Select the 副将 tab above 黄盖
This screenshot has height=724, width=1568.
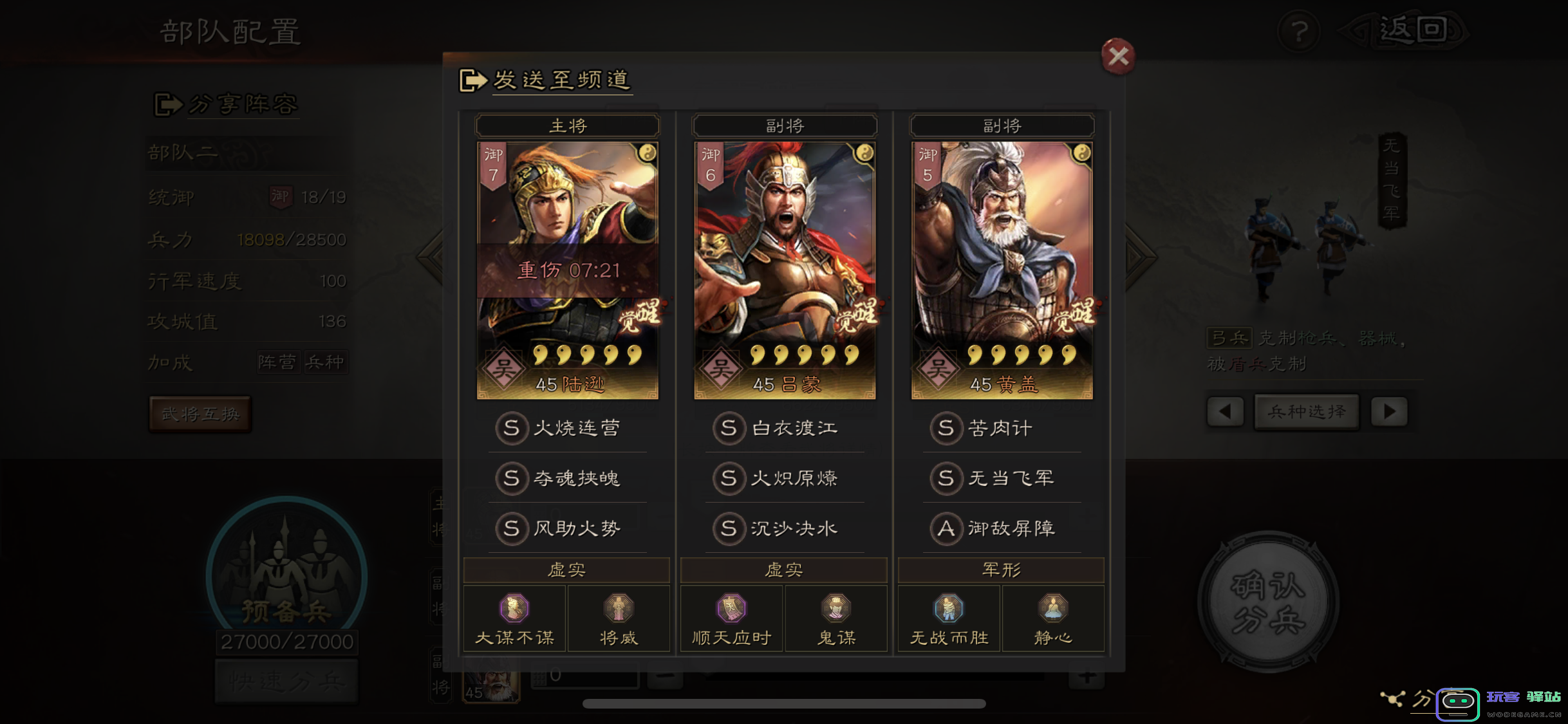(x=1001, y=125)
